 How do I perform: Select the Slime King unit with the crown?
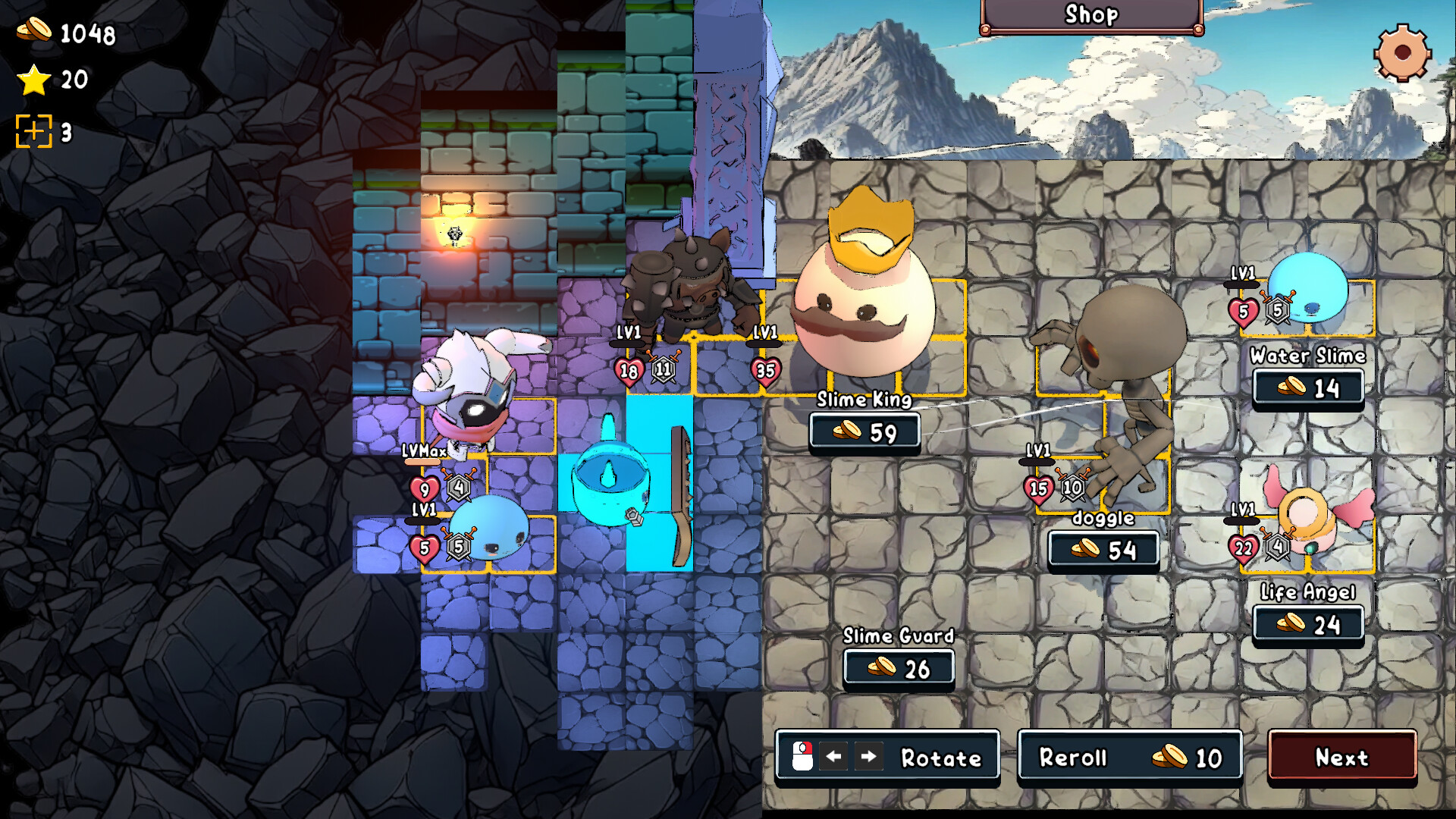[864, 303]
